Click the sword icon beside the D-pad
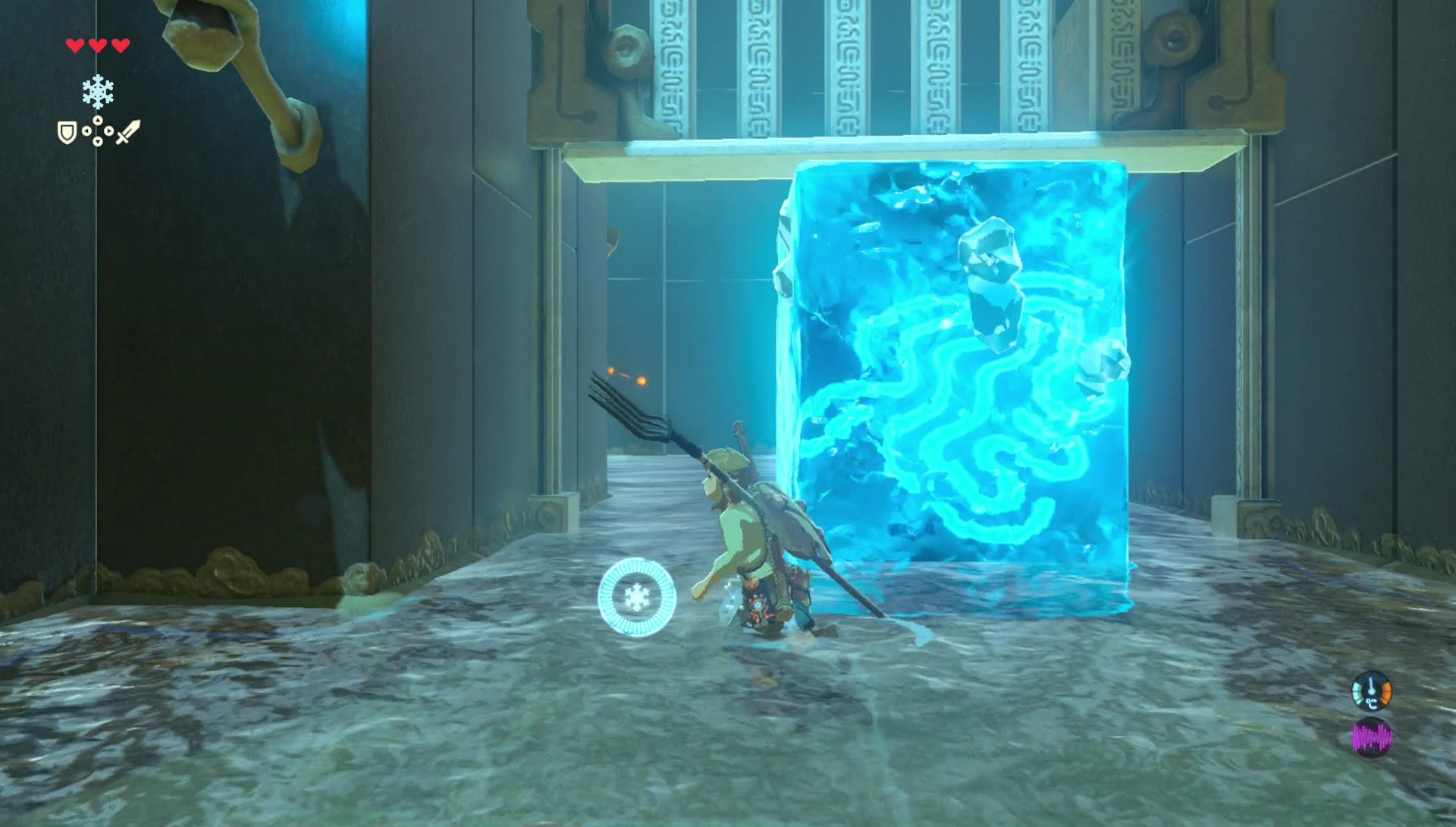 [x=128, y=134]
